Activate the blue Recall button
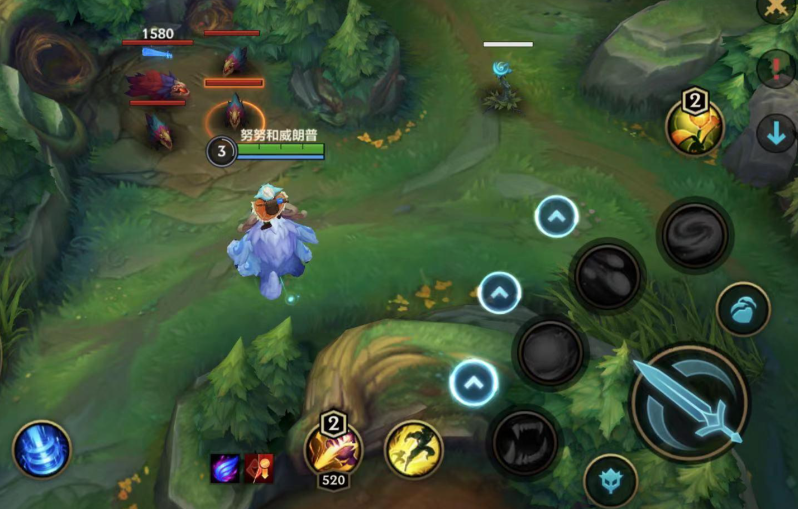Viewport: 798px width, 509px height. point(42,449)
